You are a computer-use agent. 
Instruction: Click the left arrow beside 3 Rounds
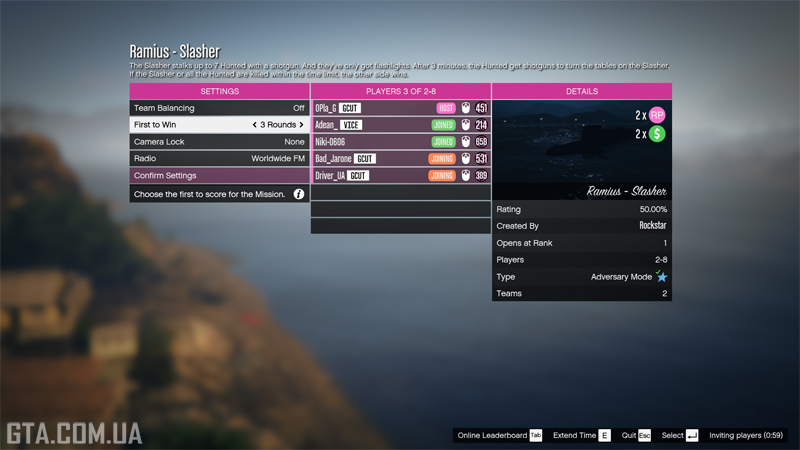pos(255,125)
